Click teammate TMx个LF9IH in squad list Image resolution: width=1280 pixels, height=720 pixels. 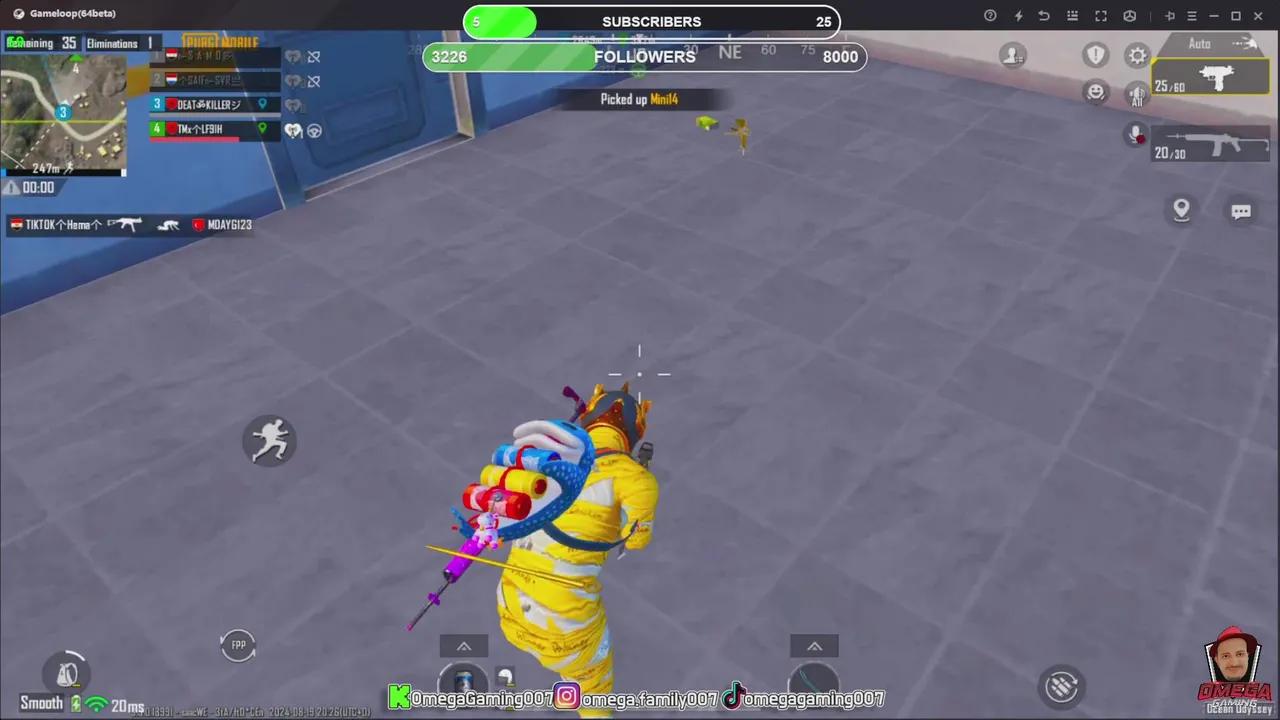click(205, 129)
